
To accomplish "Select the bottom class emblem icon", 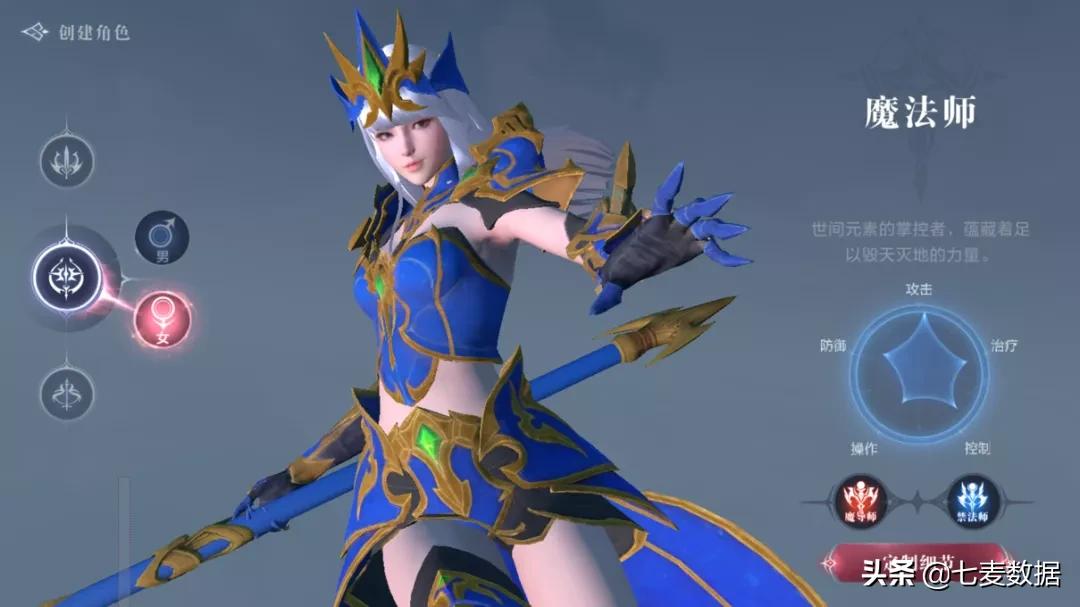I will pyautogui.click(x=67, y=393).
